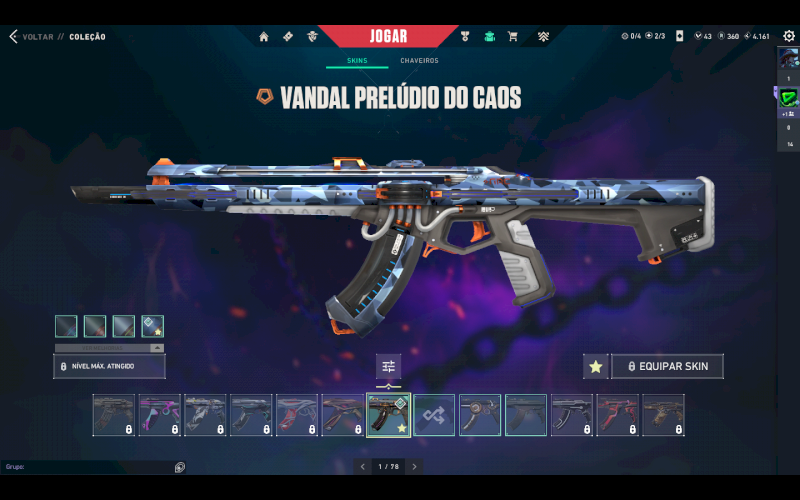Switch to the Chaveiros tab
This screenshot has width=800, height=500.
[419, 61]
